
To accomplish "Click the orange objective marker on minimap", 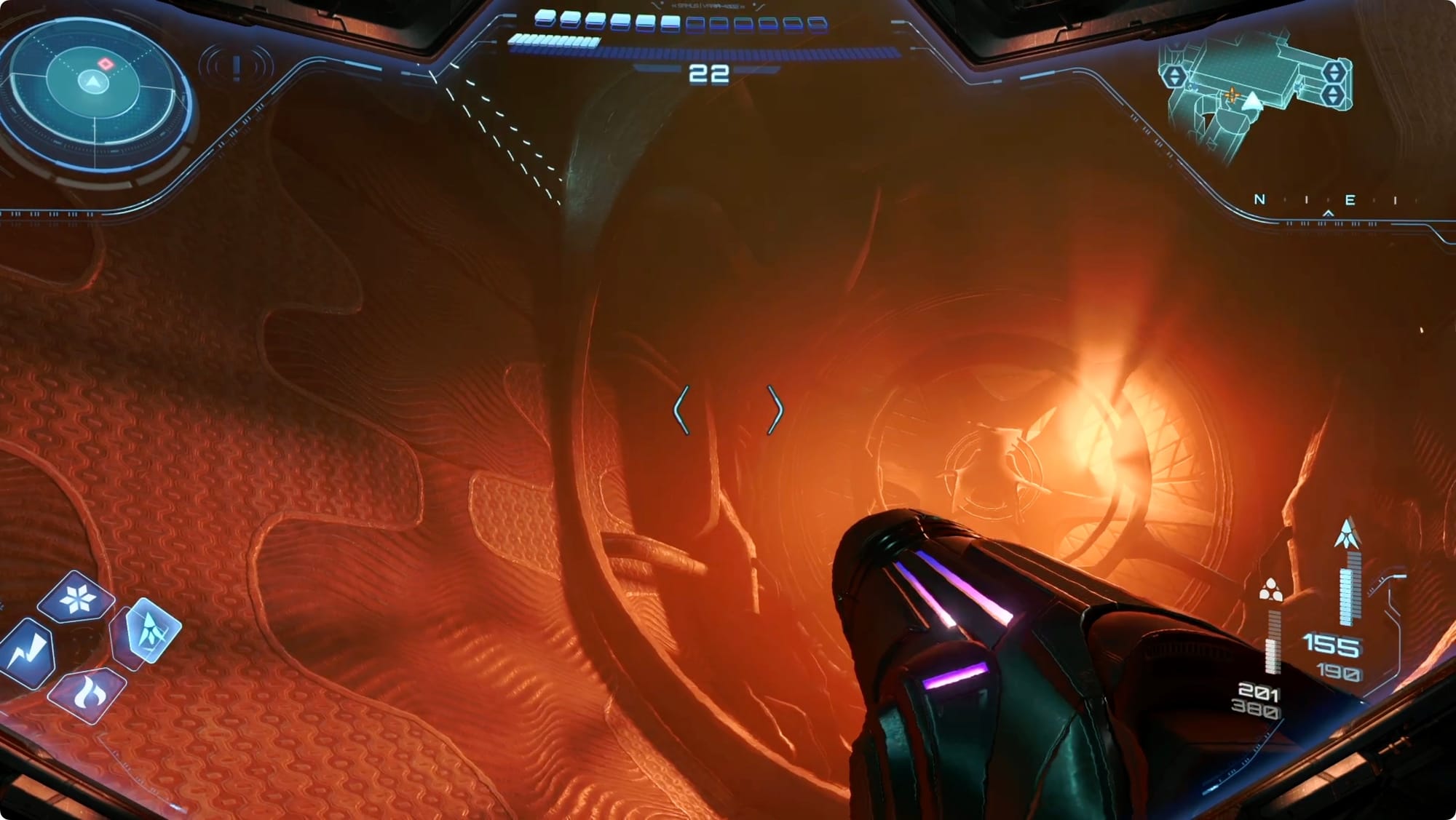I will pyautogui.click(x=1232, y=95).
